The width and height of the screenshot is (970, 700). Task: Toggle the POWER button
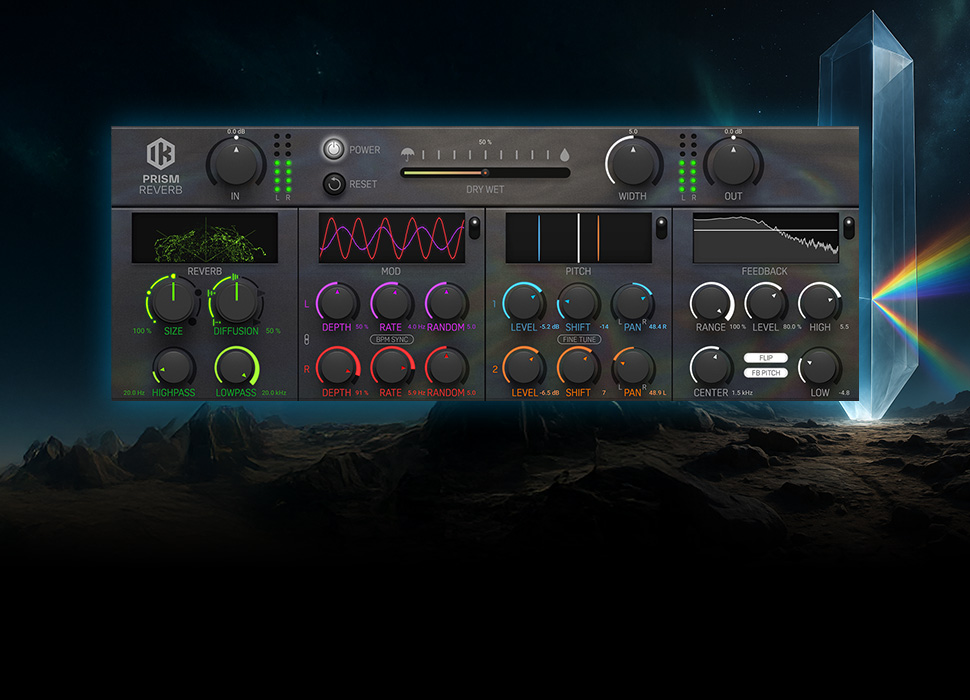[x=334, y=150]
